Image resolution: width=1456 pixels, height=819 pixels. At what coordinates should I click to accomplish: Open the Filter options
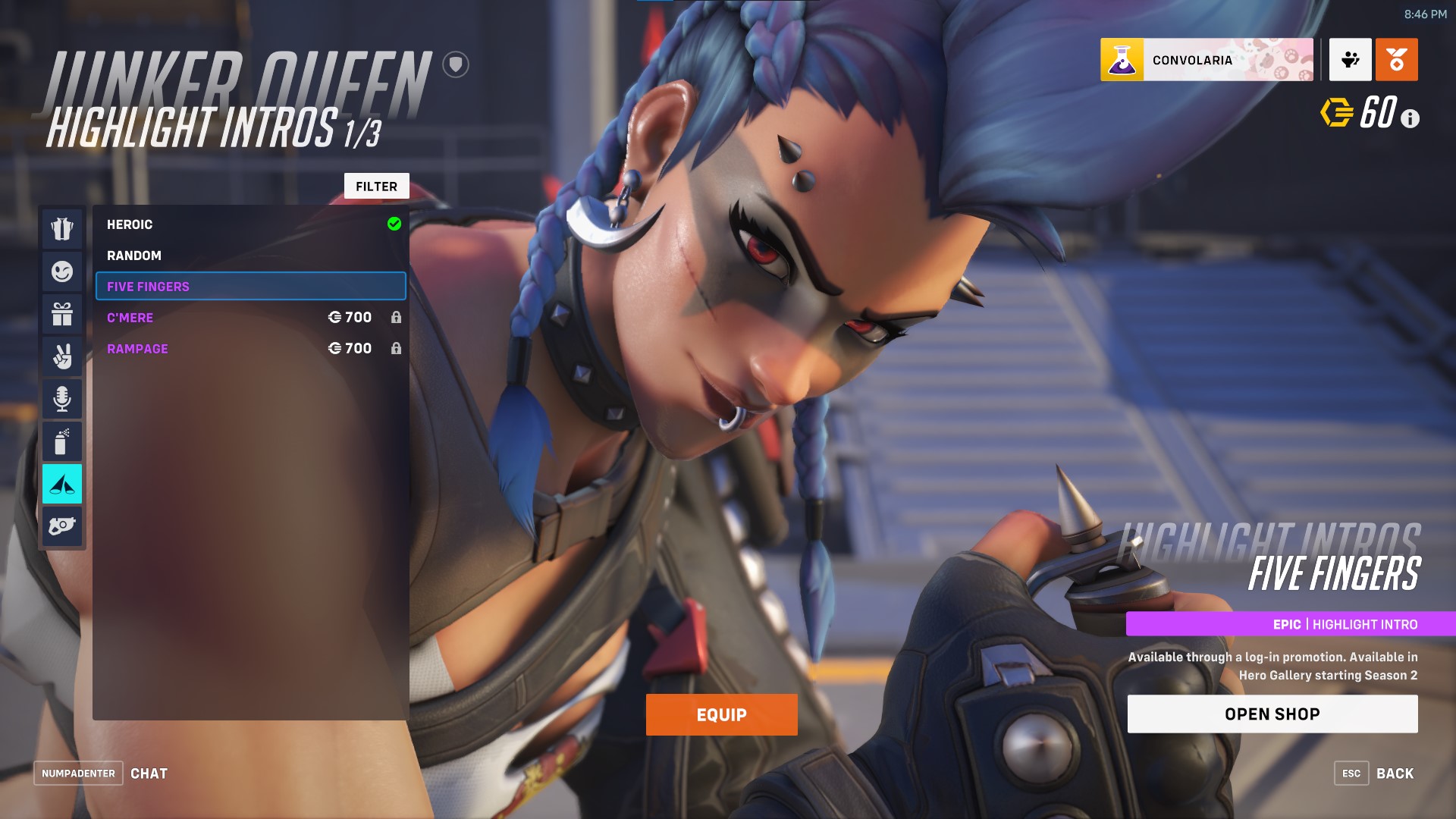[377, 186]
